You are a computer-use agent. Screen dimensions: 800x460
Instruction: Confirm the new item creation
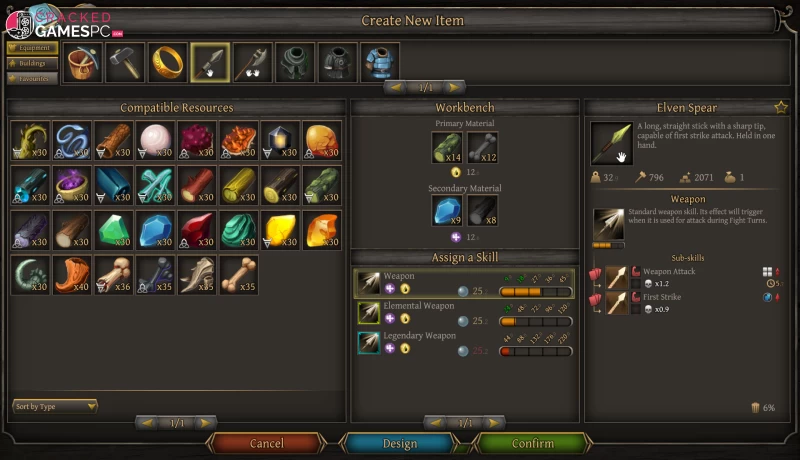tap(532, 443)
